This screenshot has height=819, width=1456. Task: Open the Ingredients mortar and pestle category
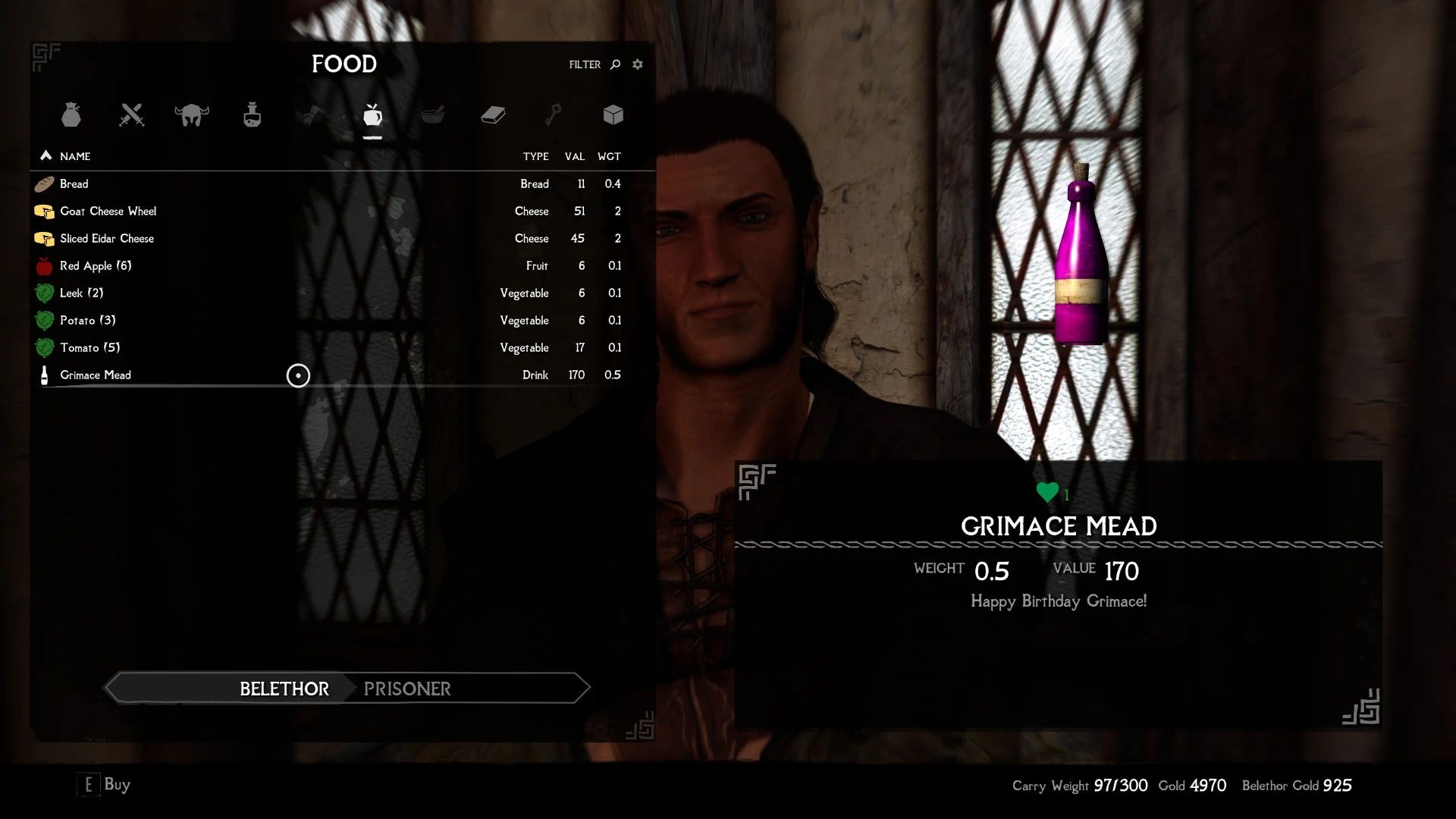tap(432, 115)
